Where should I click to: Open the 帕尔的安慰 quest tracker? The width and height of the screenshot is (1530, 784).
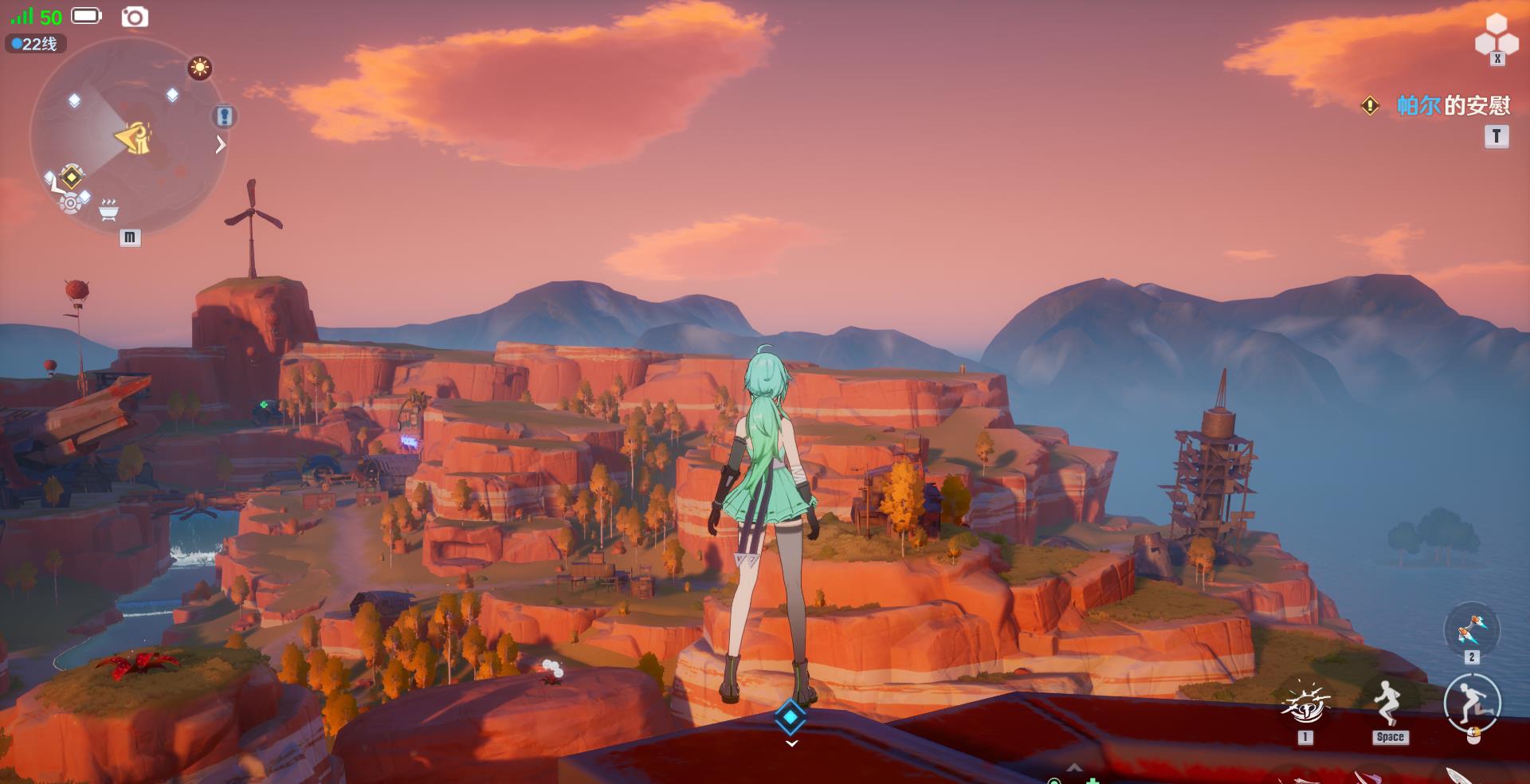coord(1452,106)
